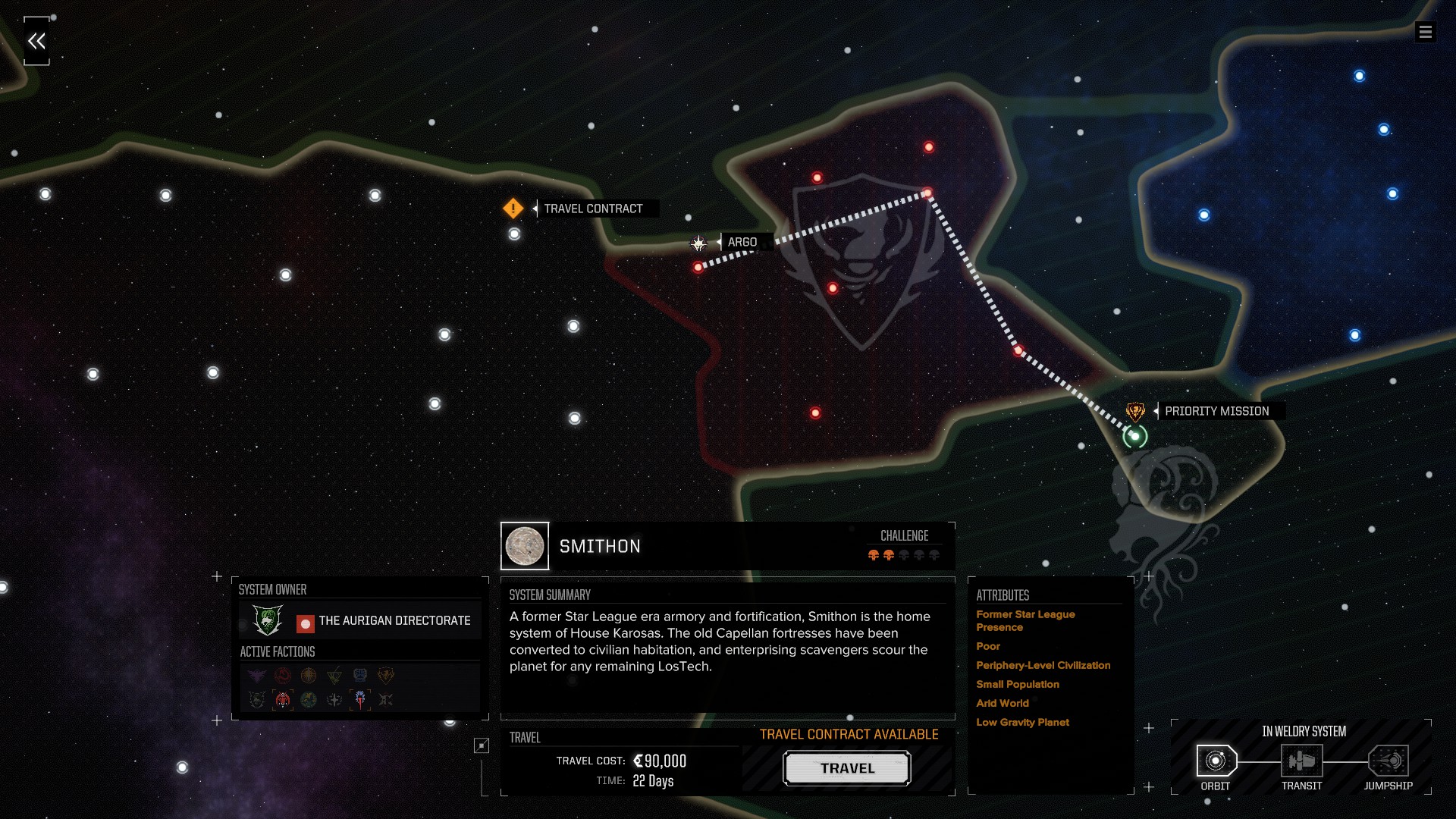This screenshot has height=819, width=1456.
Task: Expand the travel info panel with the resize icon
Action: [x=481, y=746]
